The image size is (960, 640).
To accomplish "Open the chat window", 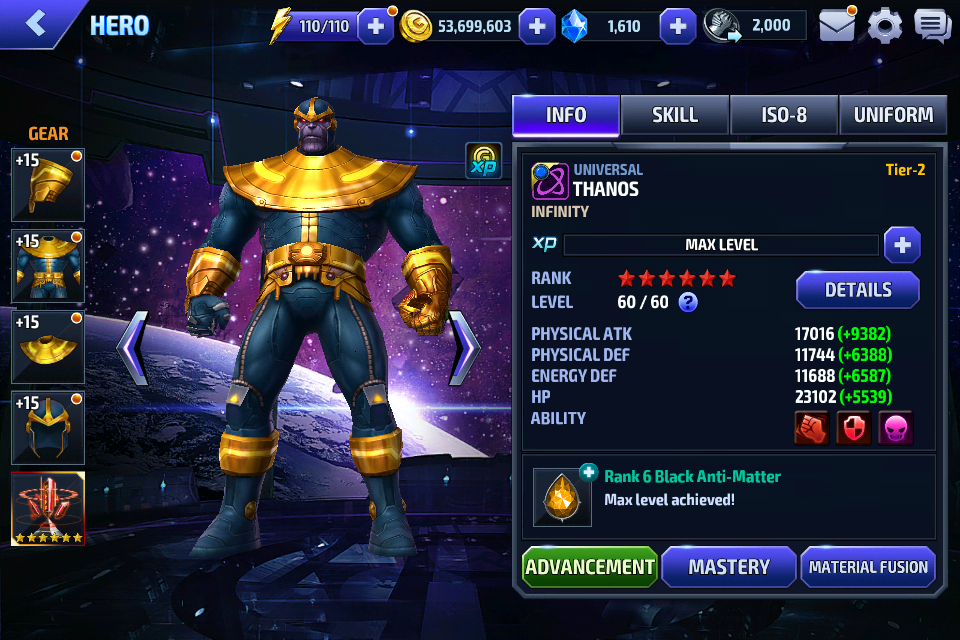I will click(x=932, y=25).
